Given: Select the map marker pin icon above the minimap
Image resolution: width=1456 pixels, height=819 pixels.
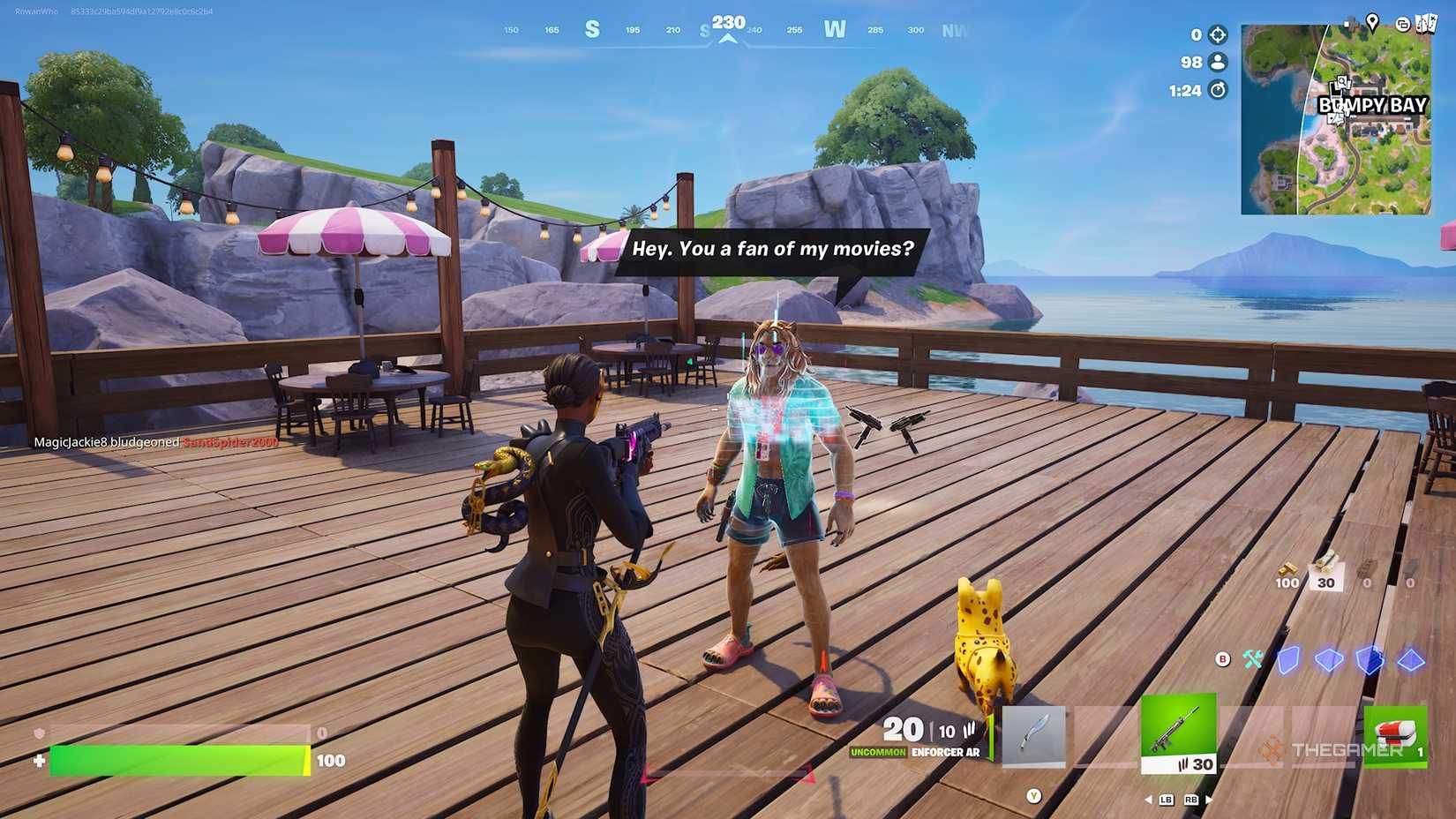Looking at the screenshot, I should (1373, 22).
